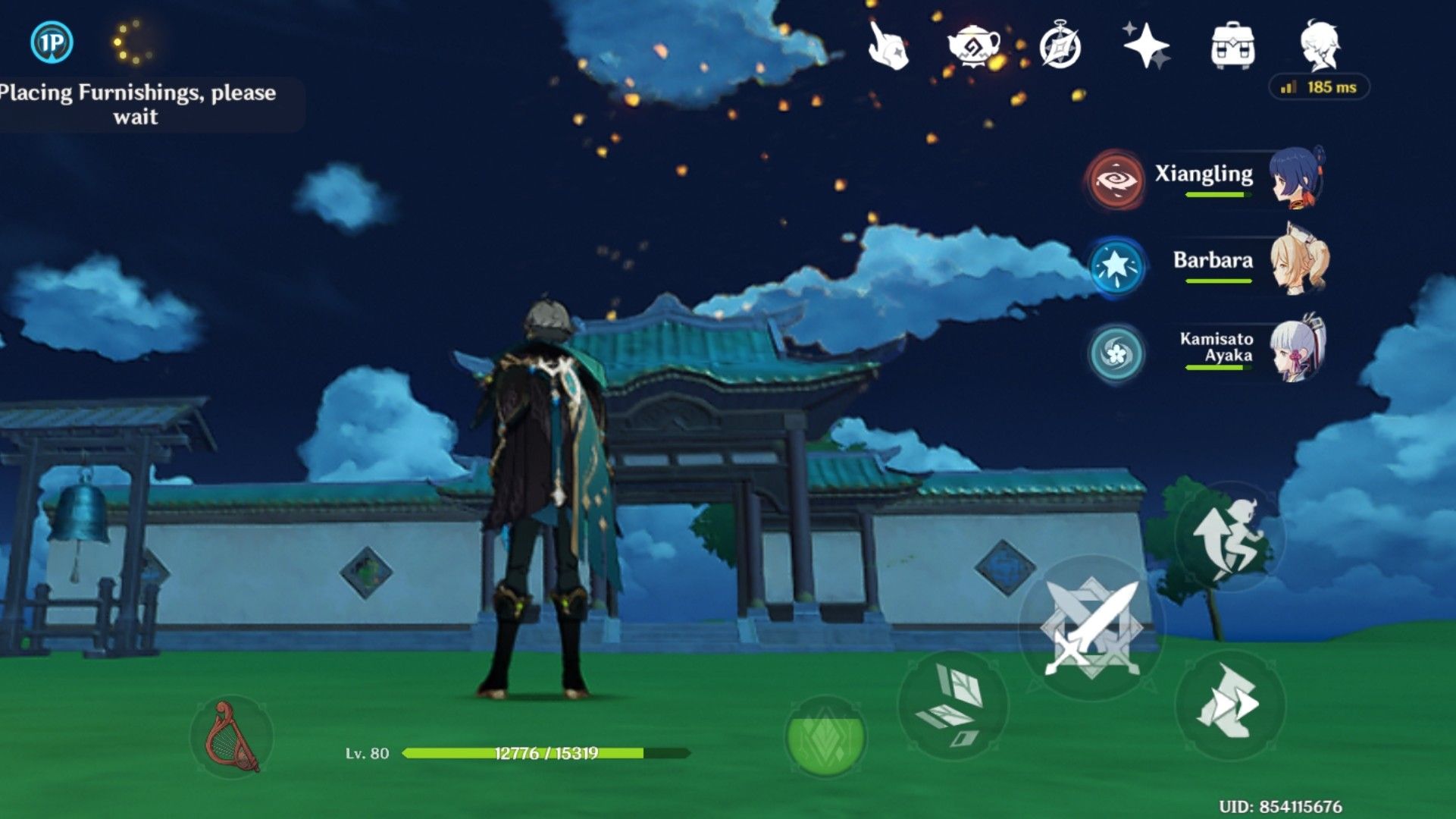
Task: Click the 185 ms ping indicator
Action: click(1317, 87)
